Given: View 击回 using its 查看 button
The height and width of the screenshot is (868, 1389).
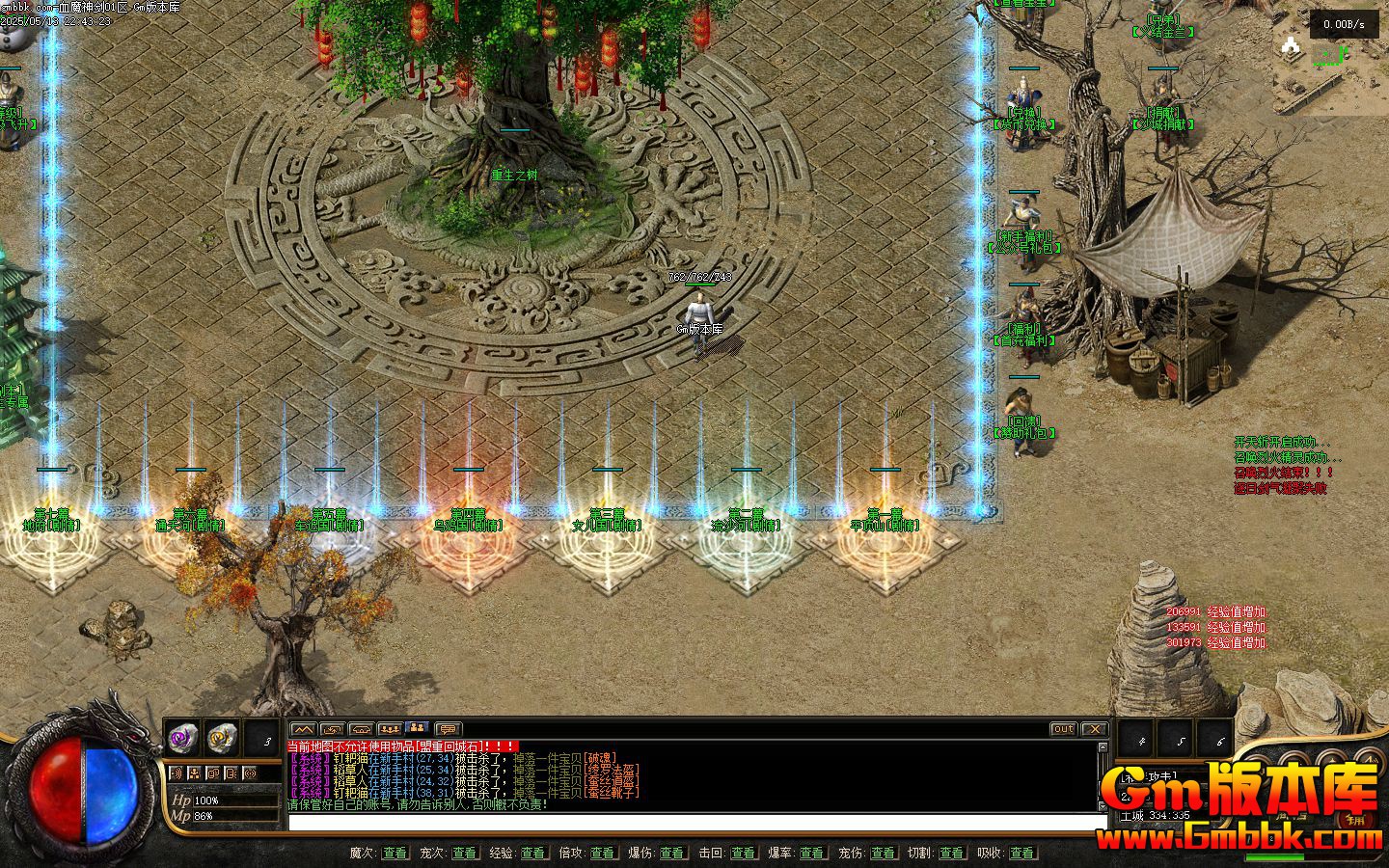Looking at the screenshot, I should pyautogui.click(x=742, y=853).
